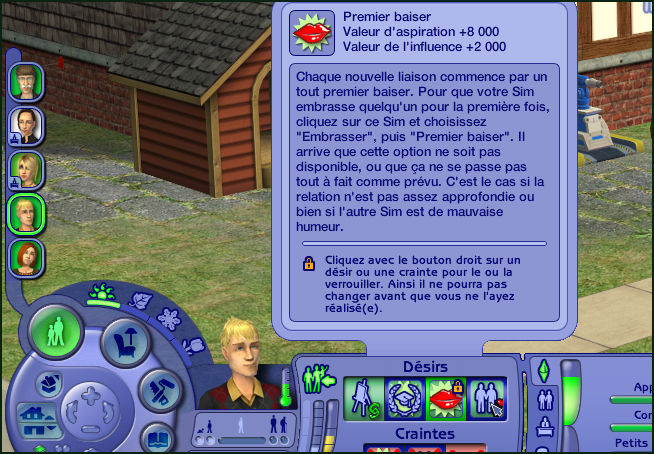Open Buy mode armchair button

(126, 343)
